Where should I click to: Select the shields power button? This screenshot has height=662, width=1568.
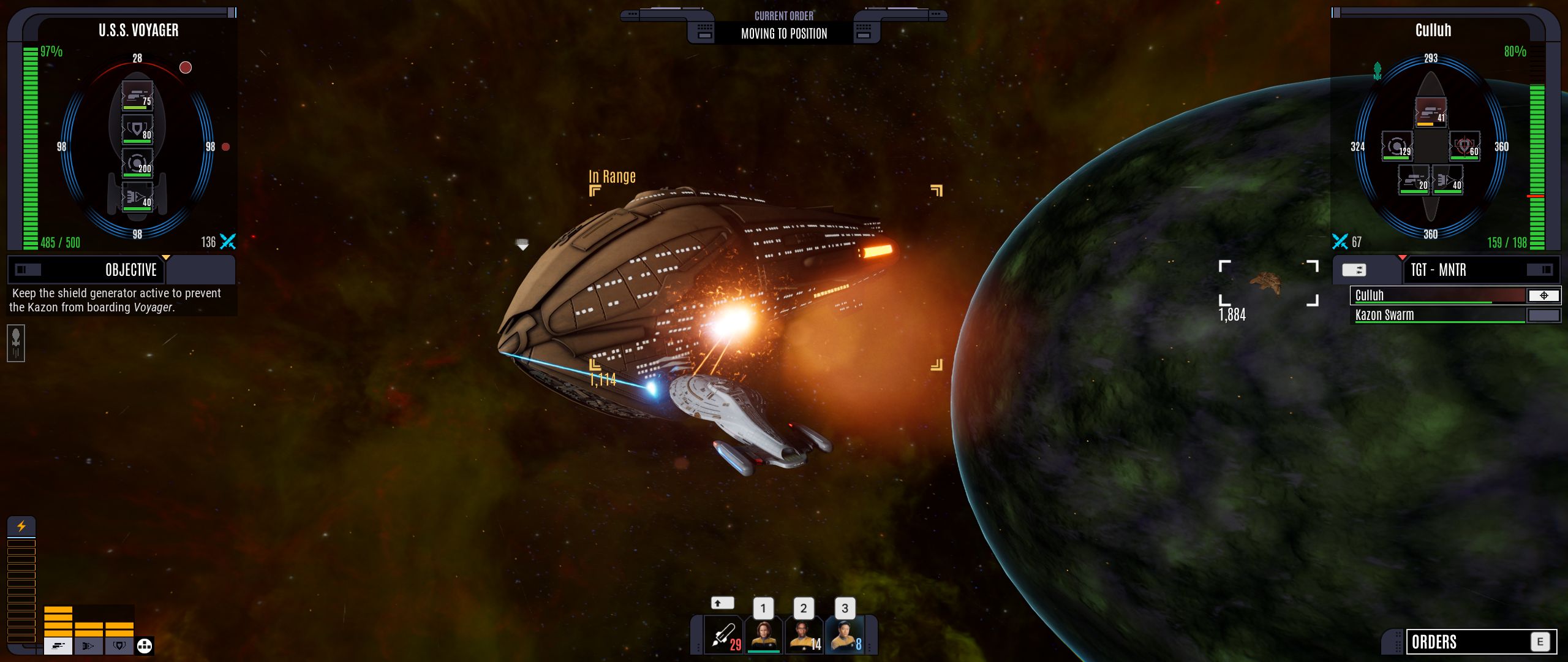(x=119, y=645)
